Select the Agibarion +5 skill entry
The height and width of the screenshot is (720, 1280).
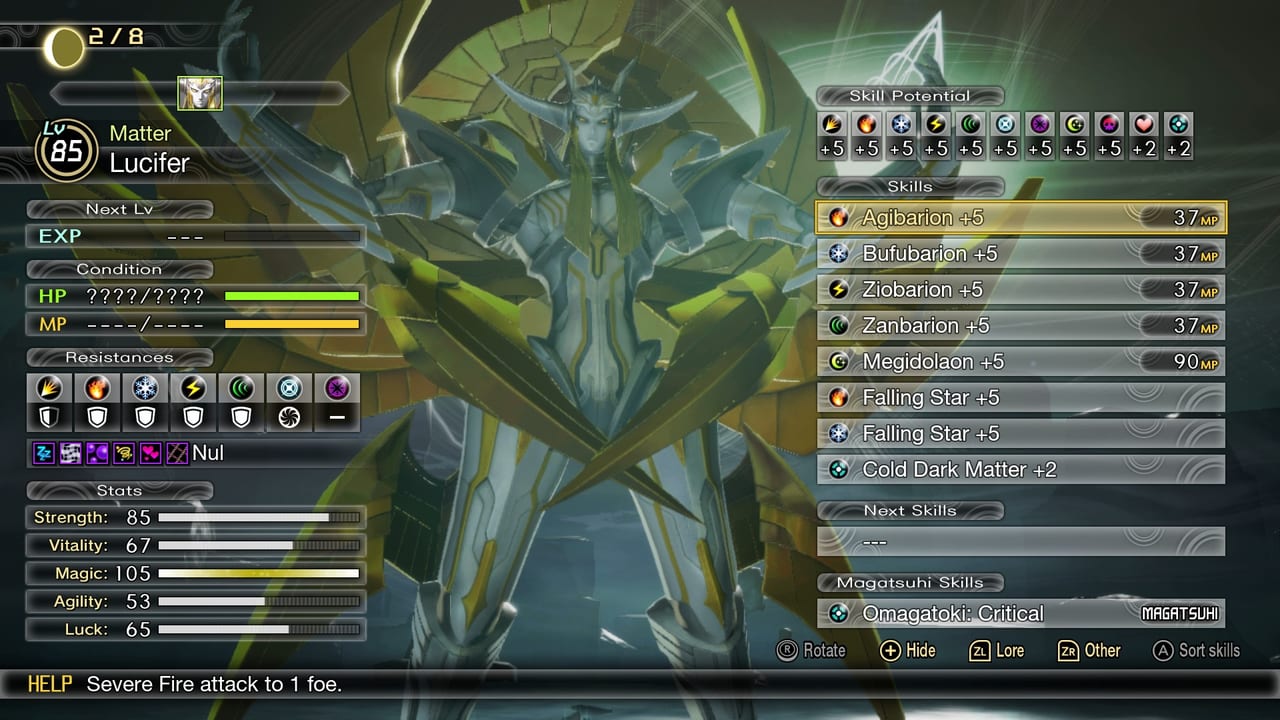coord(1020,217)
